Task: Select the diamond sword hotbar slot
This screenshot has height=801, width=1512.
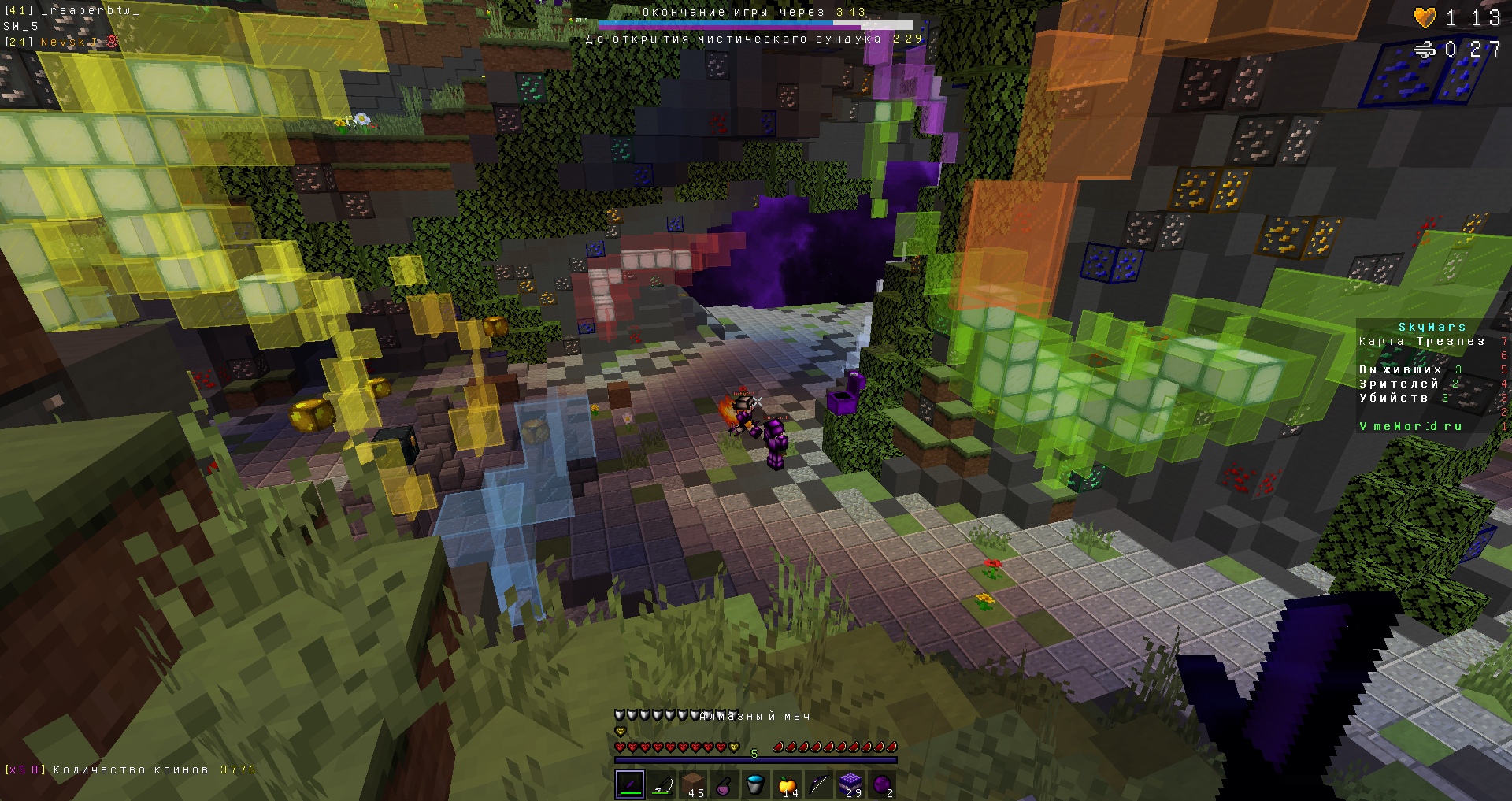Action: point(630,784)
